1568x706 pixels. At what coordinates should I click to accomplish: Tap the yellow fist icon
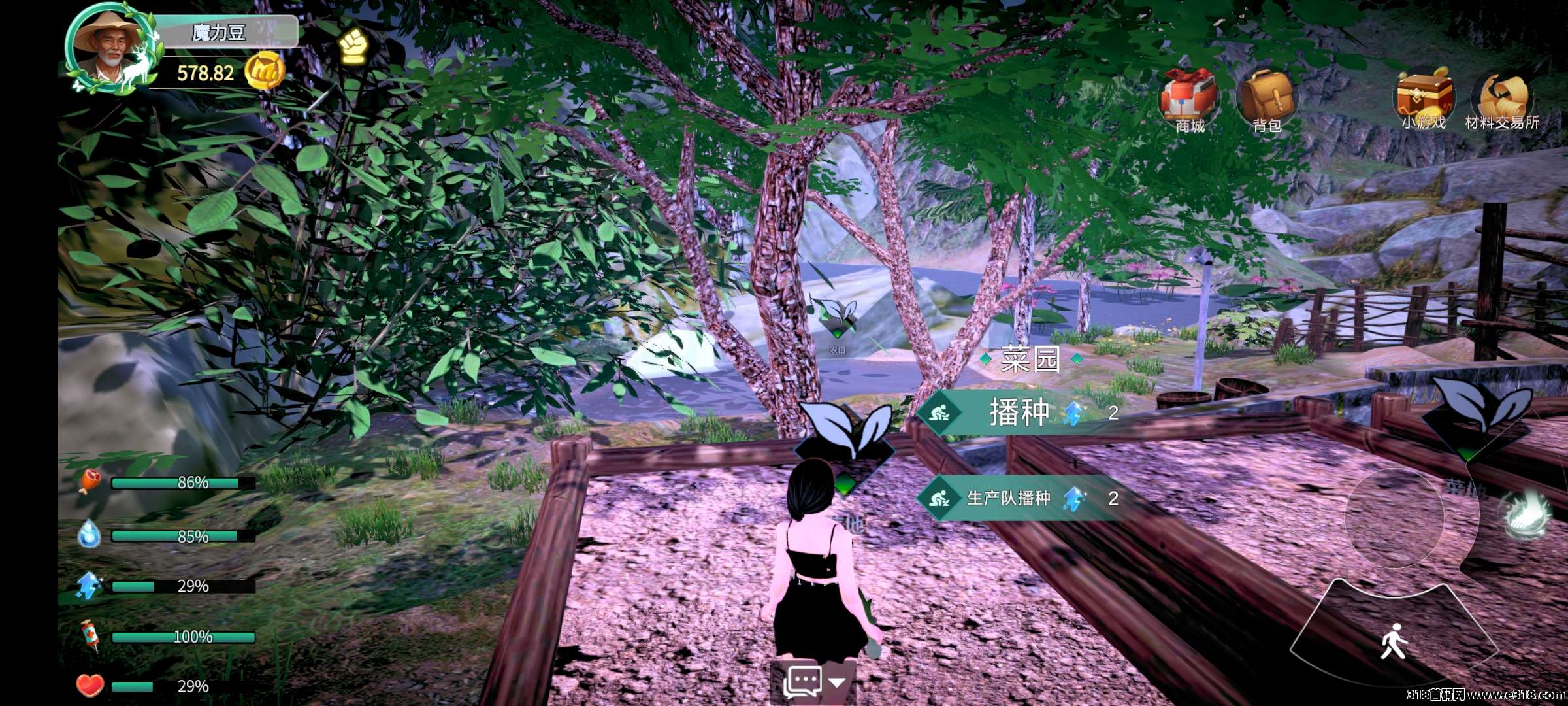(x=353, y=46)
